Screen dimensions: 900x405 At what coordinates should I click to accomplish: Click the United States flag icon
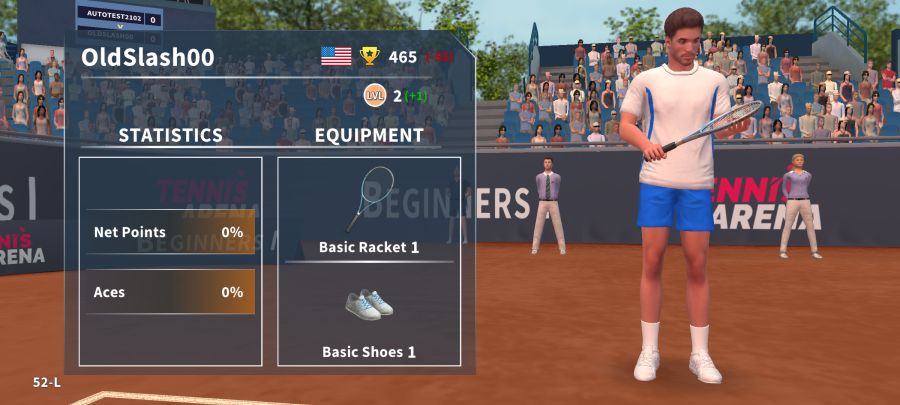[x=336, y=56]
